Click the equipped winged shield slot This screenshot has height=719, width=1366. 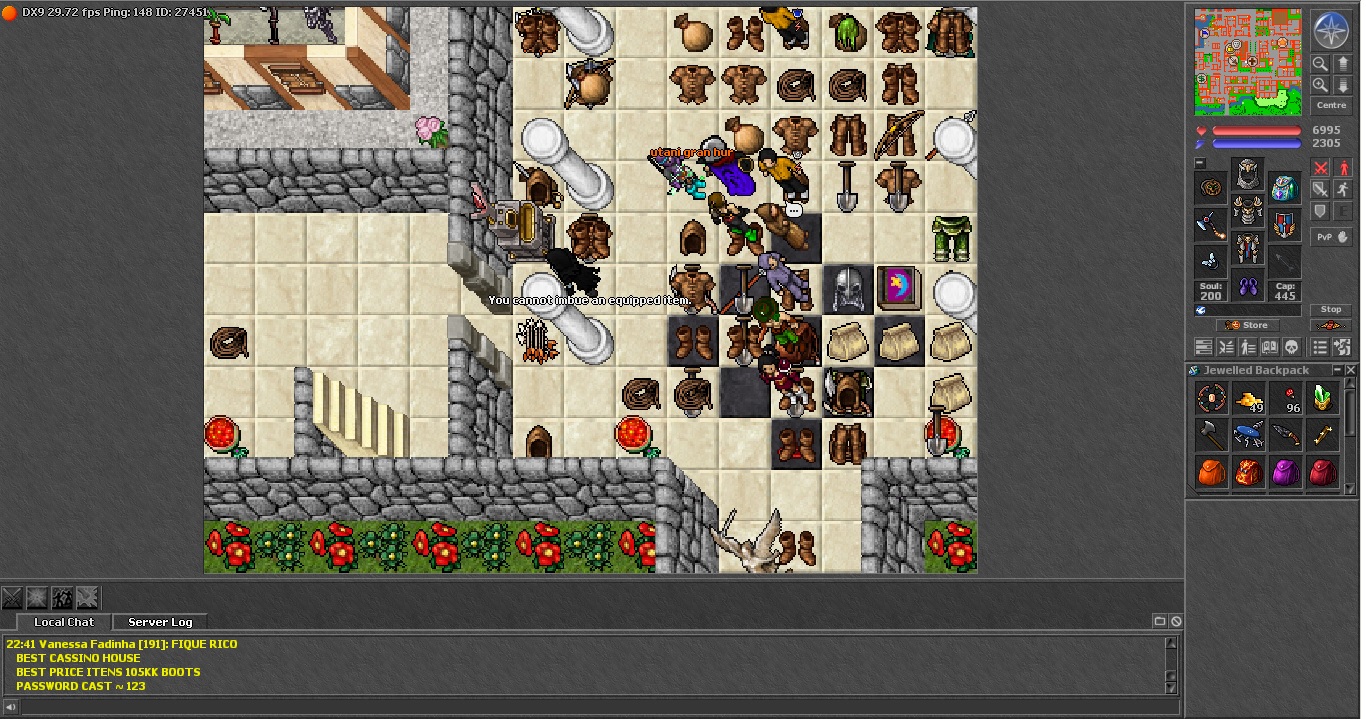pos(1285,223)
